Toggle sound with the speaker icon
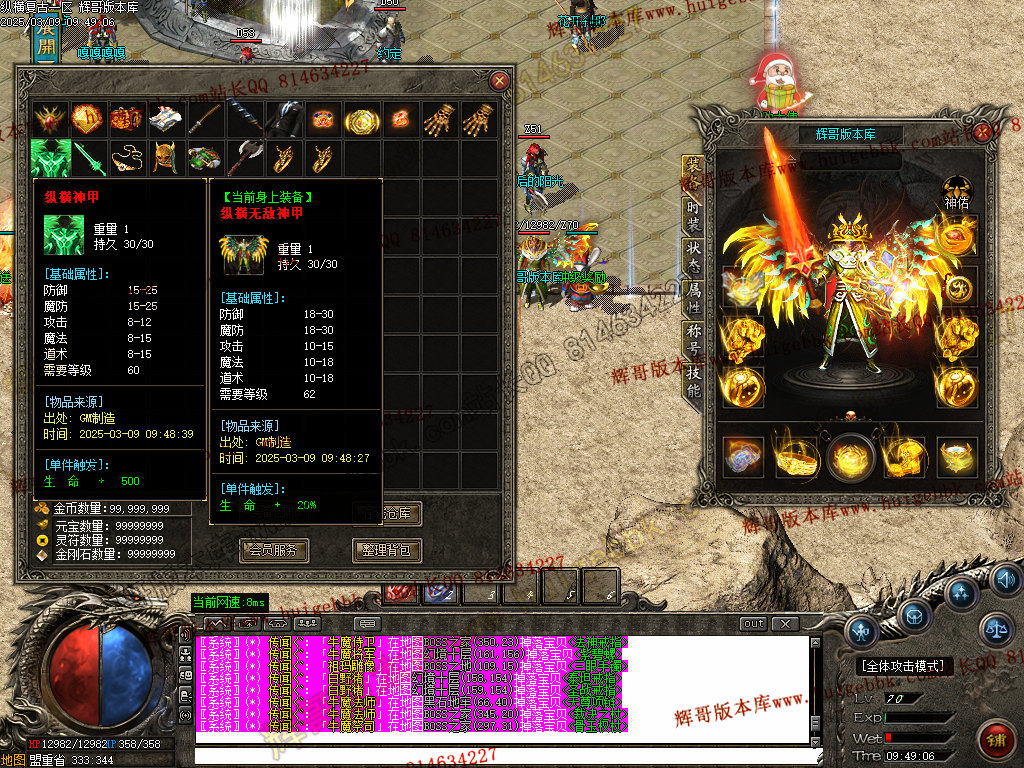 point(1004,579)
